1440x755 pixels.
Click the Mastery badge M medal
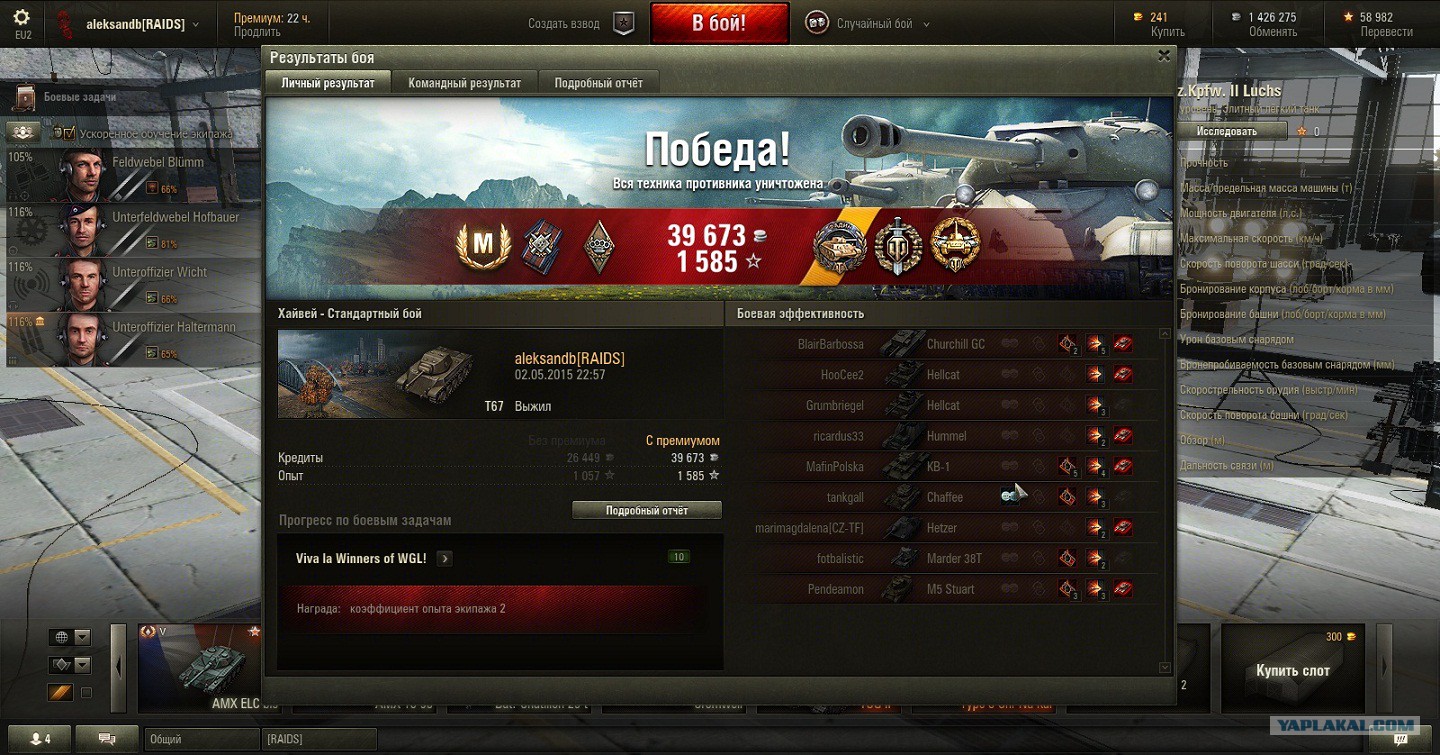(483, 243)
